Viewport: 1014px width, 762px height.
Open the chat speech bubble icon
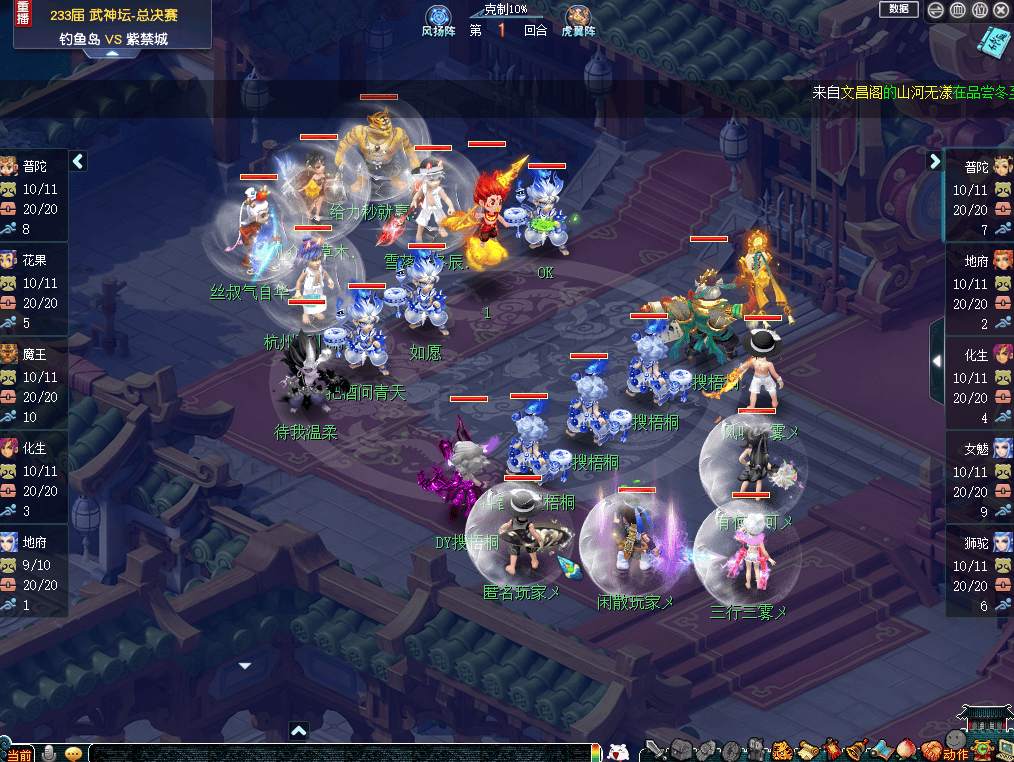[73, 753]
